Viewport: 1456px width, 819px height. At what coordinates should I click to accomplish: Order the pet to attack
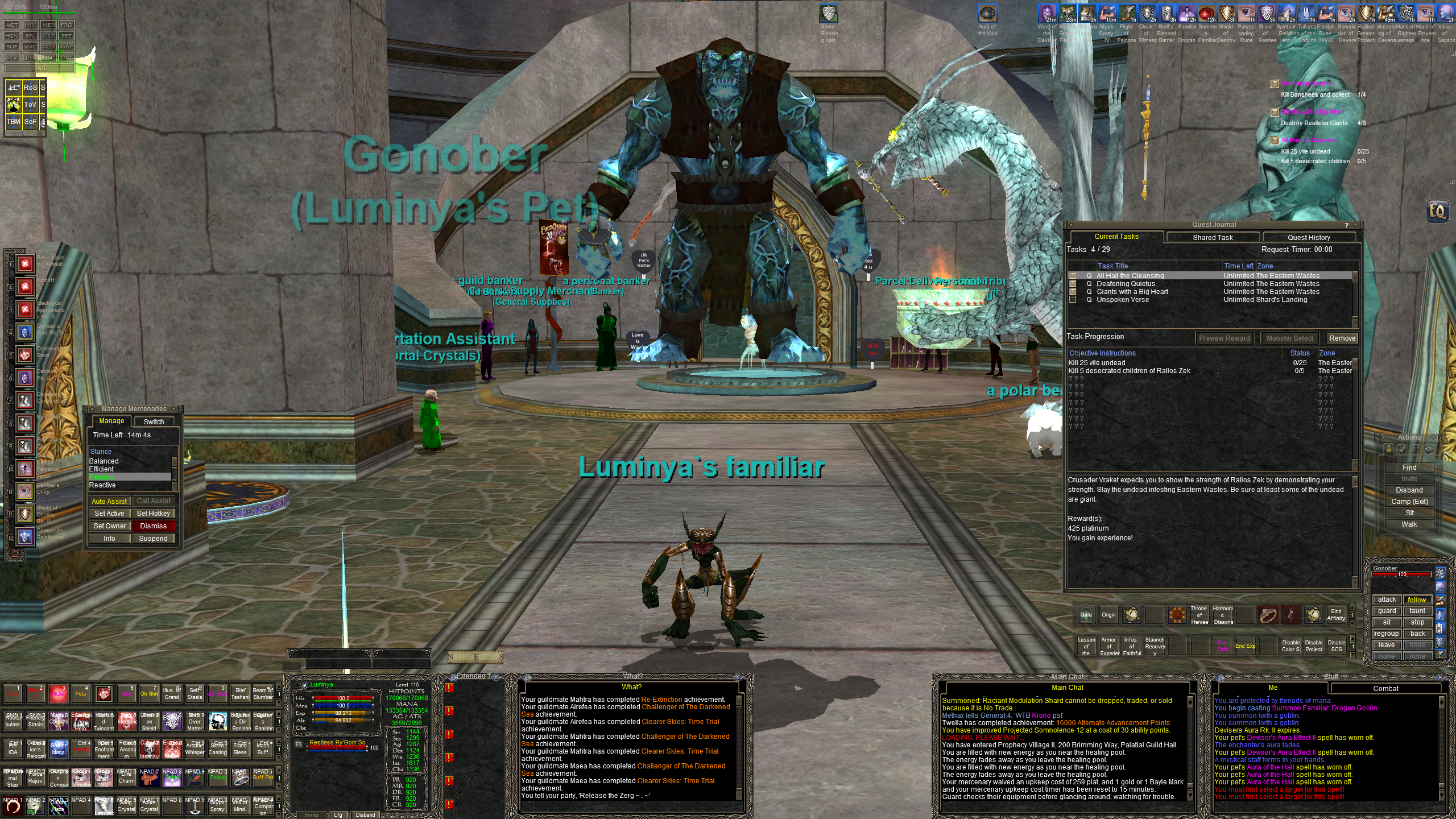click(x=1387, y=599)
